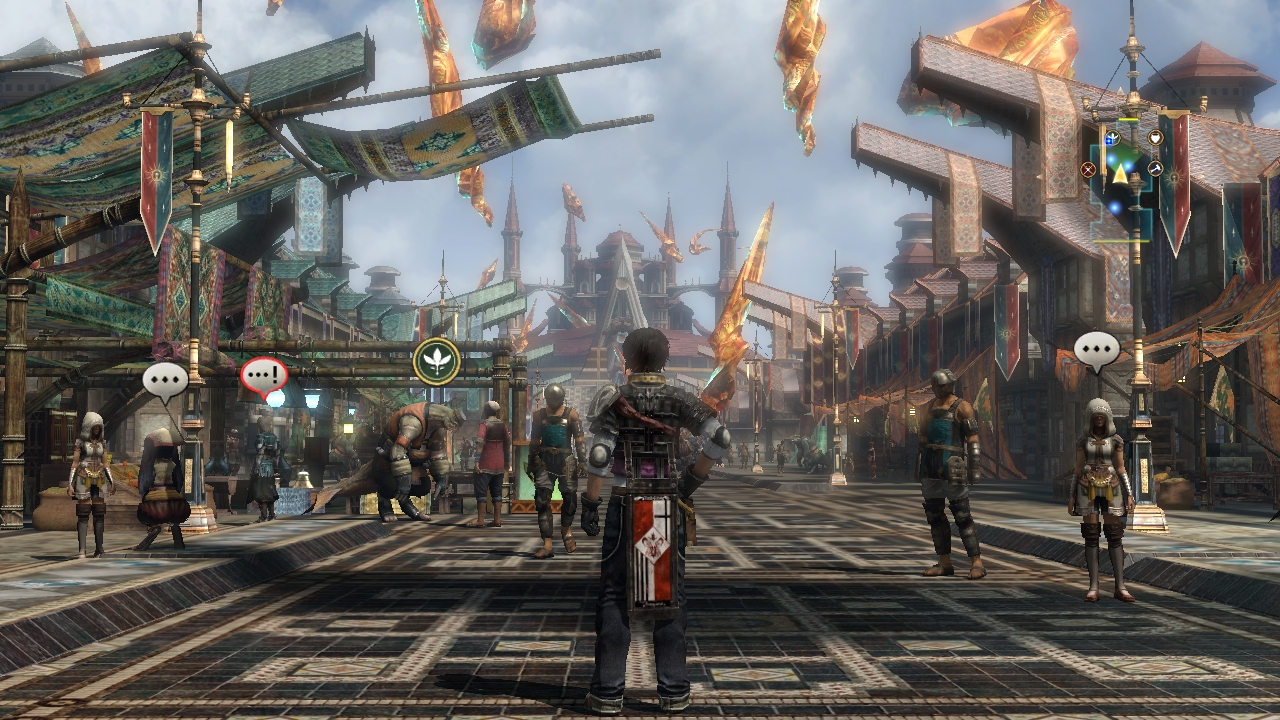1280x720 pixels.
Task: Click the red-outlined exclamation speech bubble
Action: pos(264,376)
